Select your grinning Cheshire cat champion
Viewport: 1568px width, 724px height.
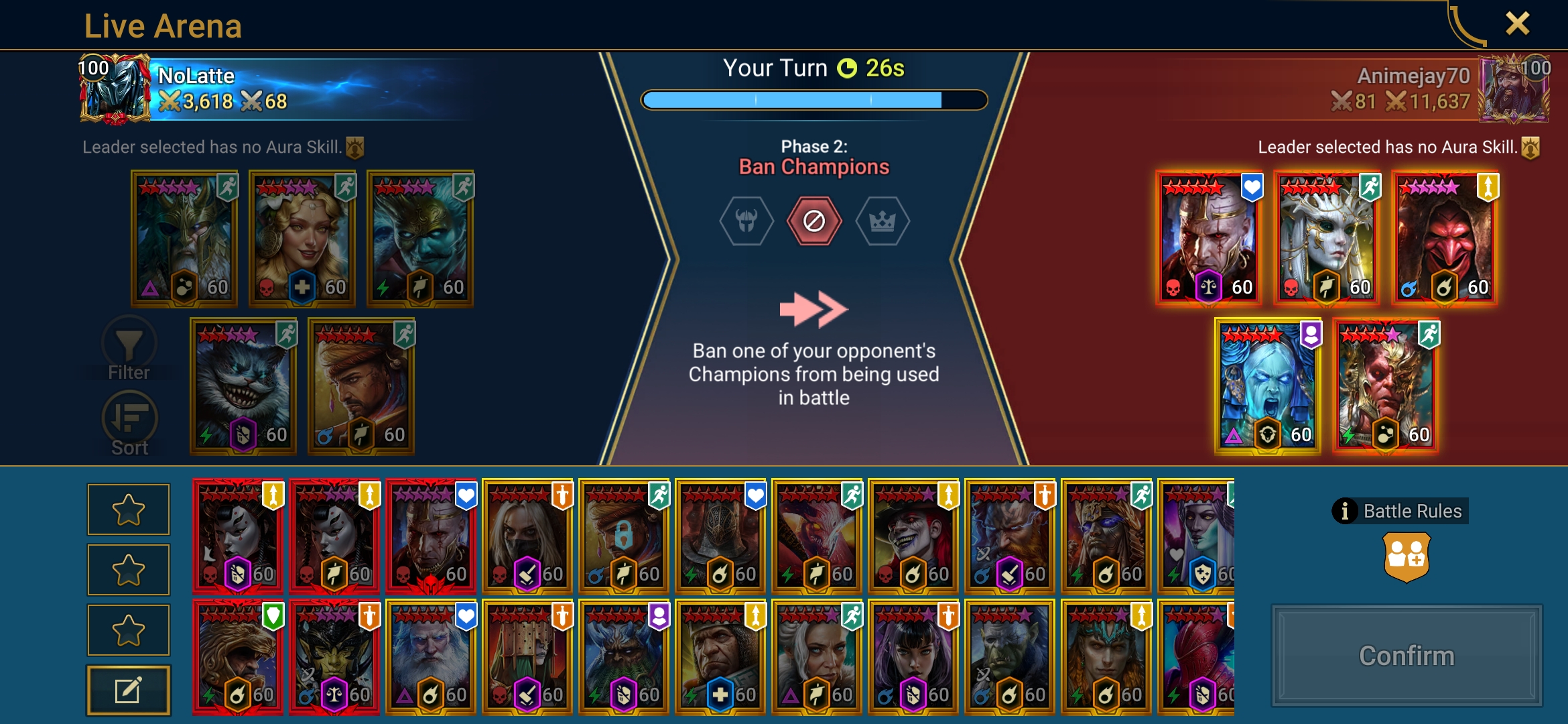point(243,386)
